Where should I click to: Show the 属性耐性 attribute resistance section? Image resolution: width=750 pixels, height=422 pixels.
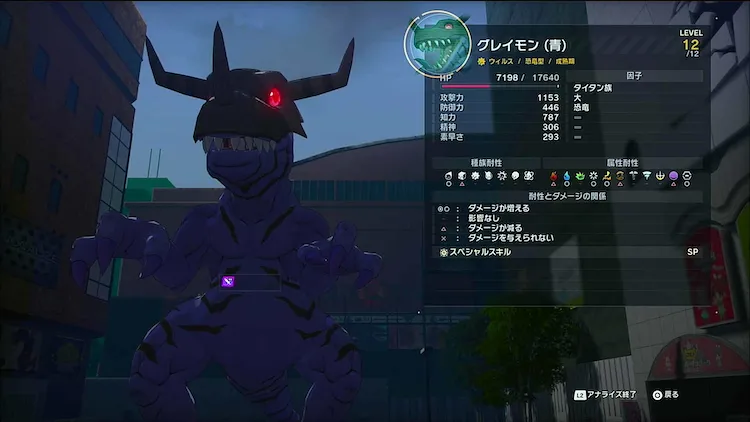coord(622,162)
